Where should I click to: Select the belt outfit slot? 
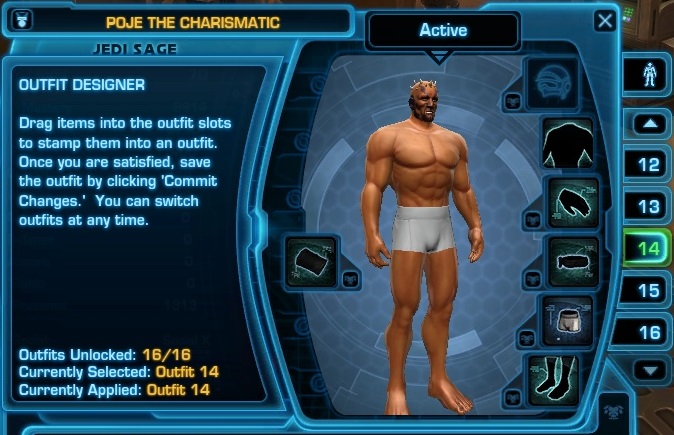(573, 261)
